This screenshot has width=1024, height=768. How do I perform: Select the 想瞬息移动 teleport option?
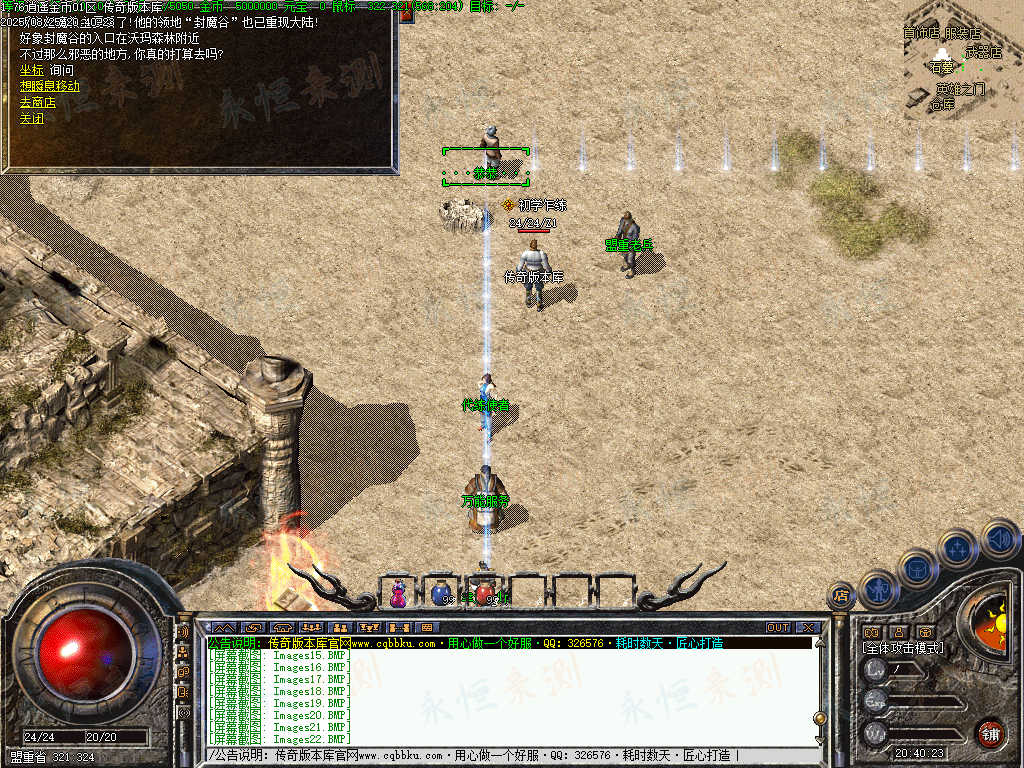point(49,86)
